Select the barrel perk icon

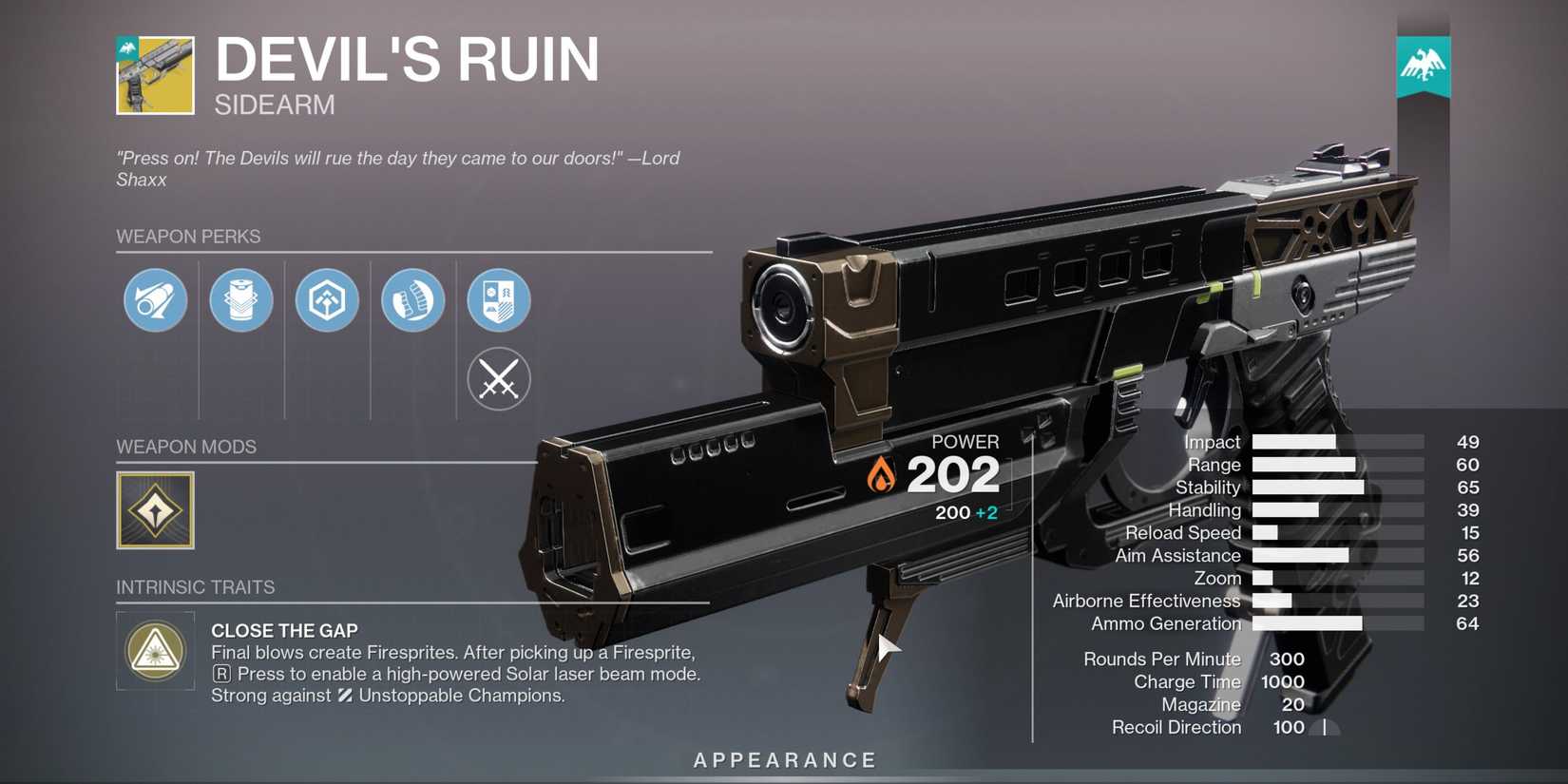154,299
